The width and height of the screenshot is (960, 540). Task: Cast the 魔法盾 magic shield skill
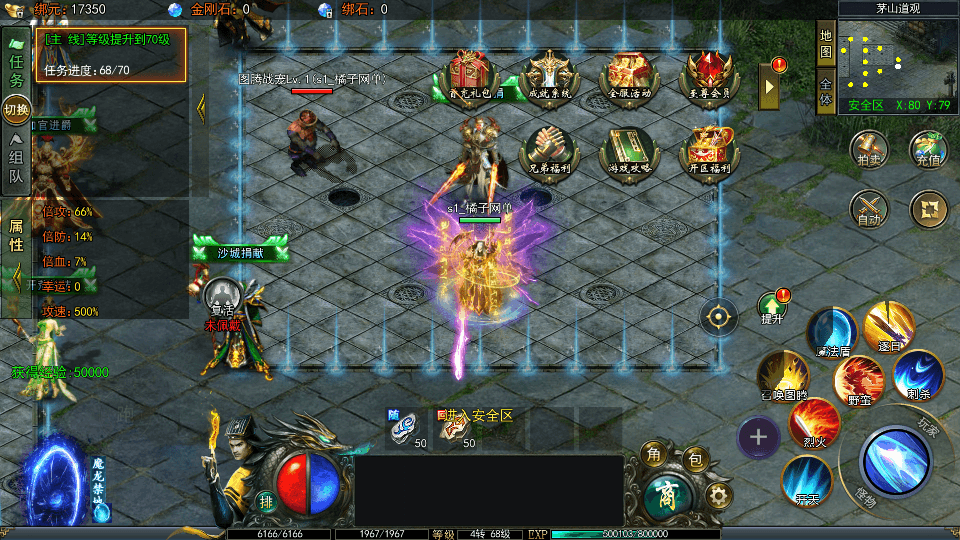click(832, 333)
